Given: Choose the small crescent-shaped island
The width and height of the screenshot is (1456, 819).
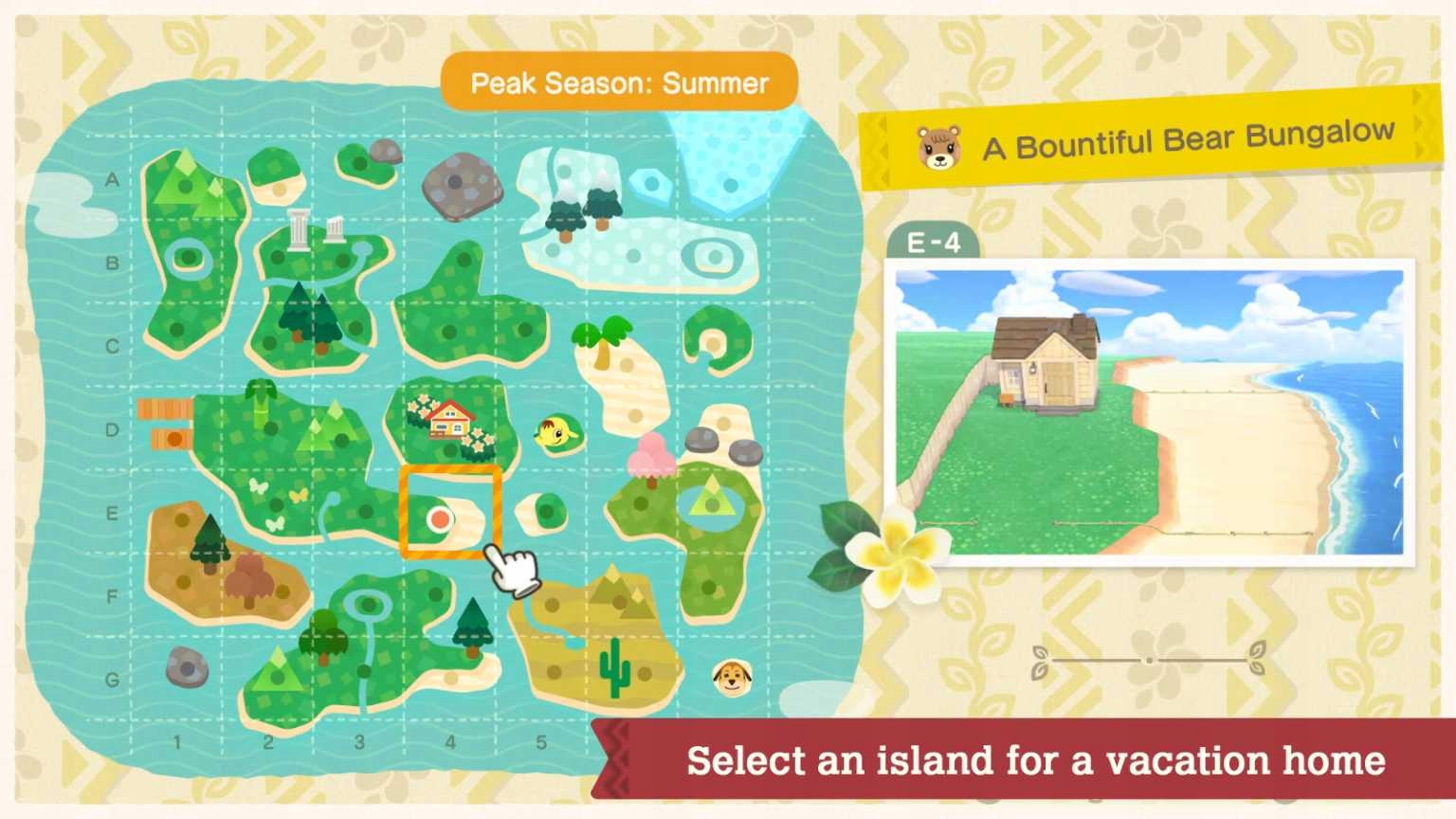Looking at the screenshot, I should 718,341.
